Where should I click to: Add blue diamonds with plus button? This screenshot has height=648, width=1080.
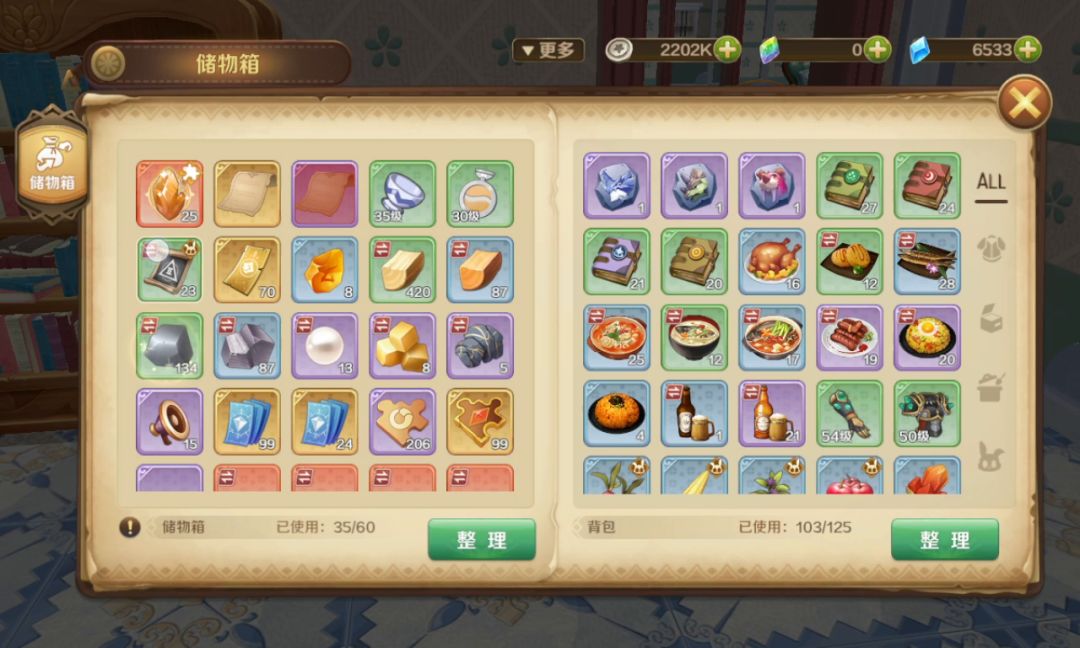tap(1027, 49)
